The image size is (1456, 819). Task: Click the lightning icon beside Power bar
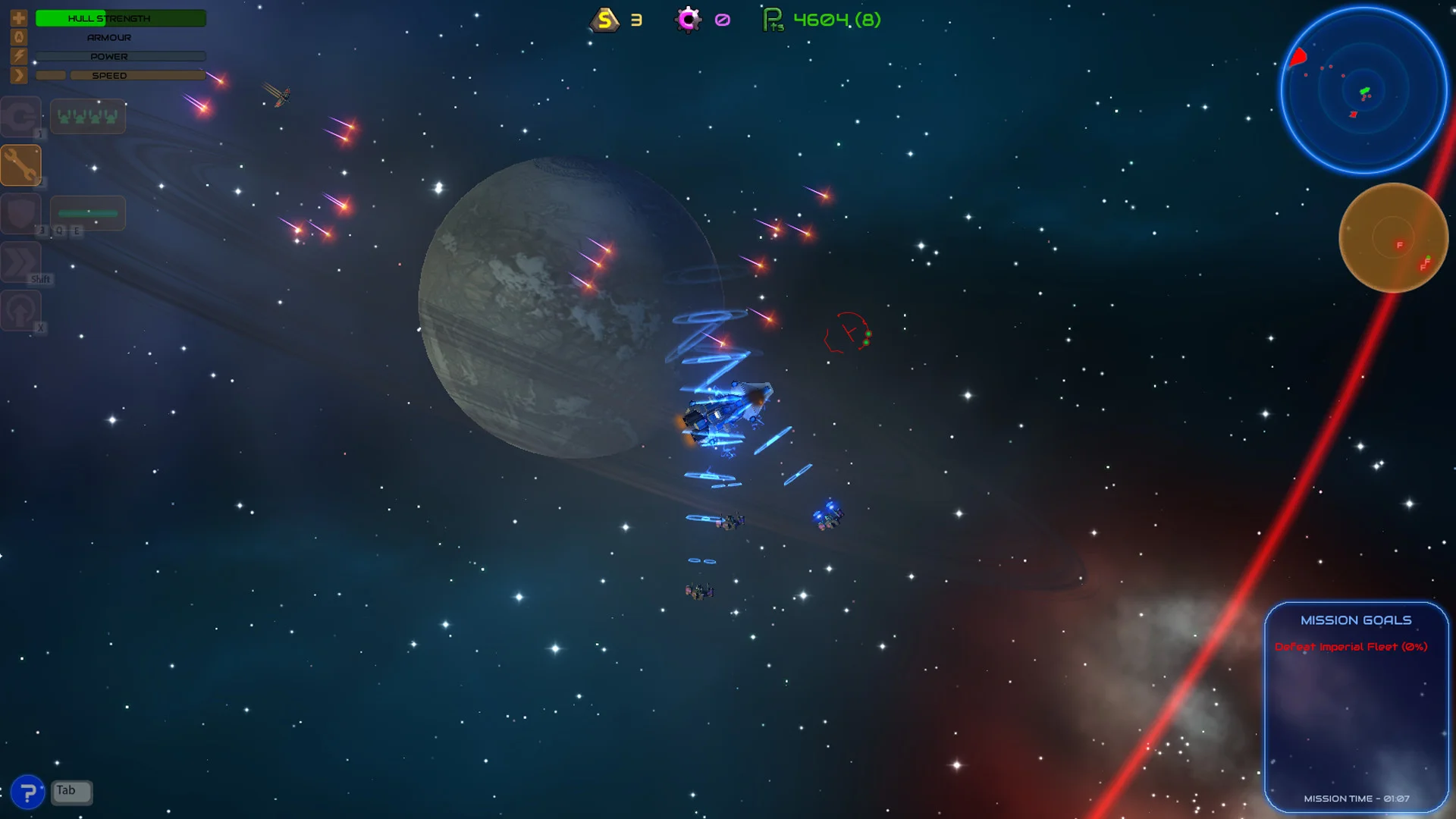pos(18,55)
